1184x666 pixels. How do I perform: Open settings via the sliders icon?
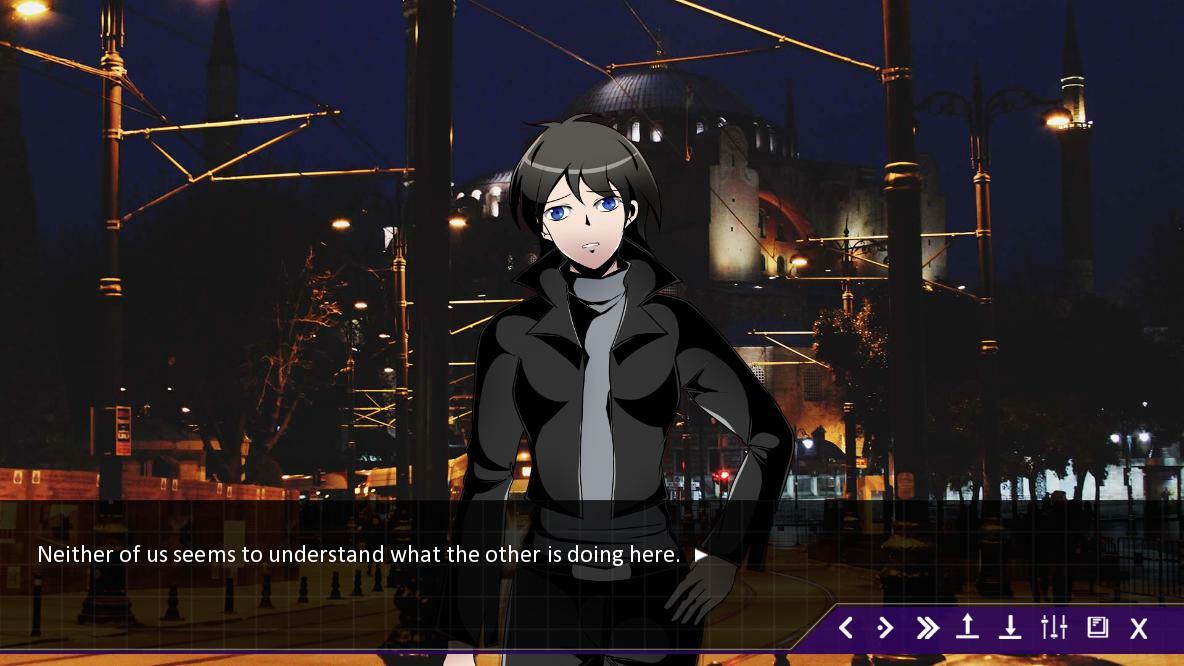pyautogui.click(x=1054, y=627)
